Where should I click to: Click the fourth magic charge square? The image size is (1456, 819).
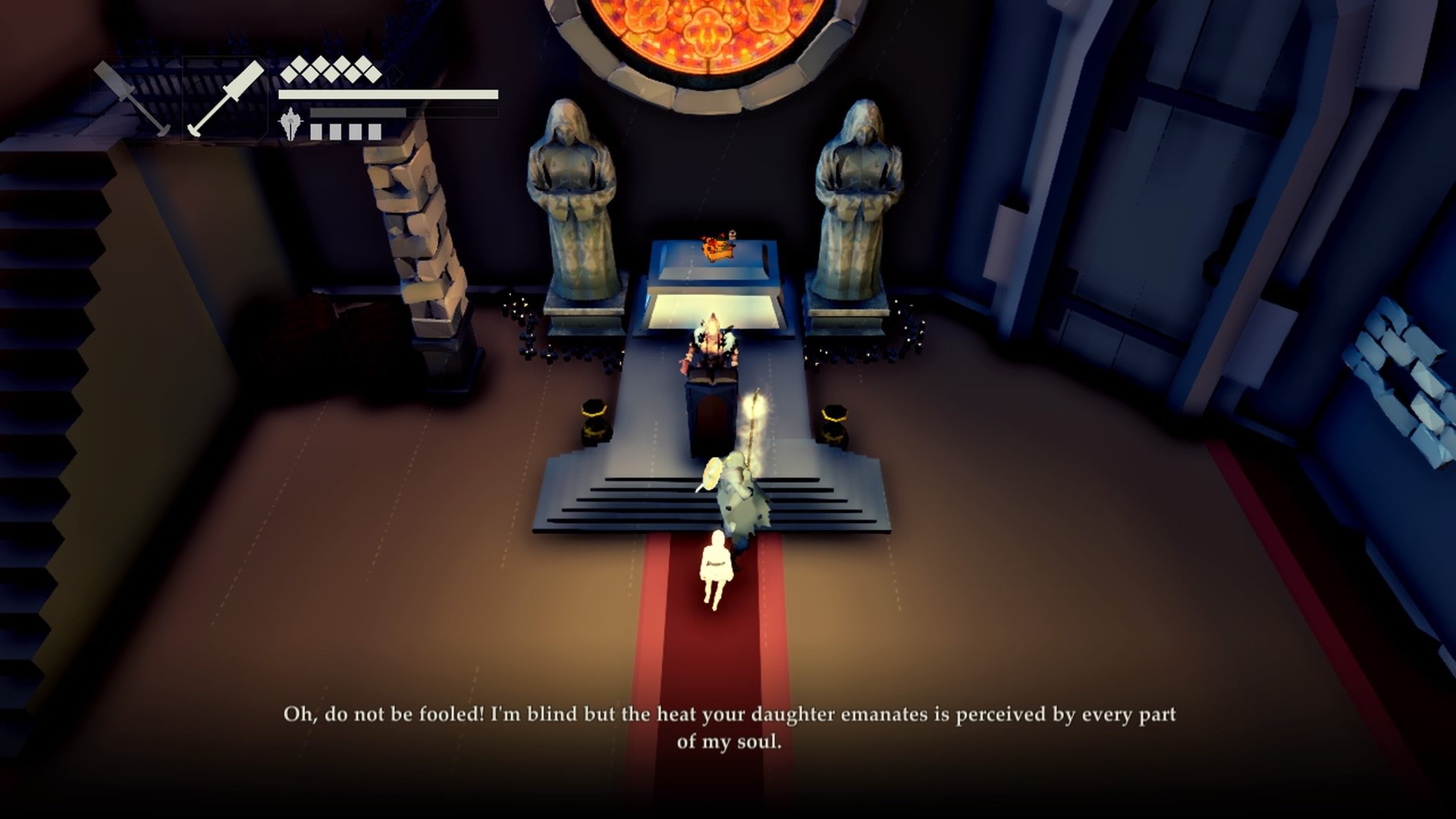coord(375,130)
